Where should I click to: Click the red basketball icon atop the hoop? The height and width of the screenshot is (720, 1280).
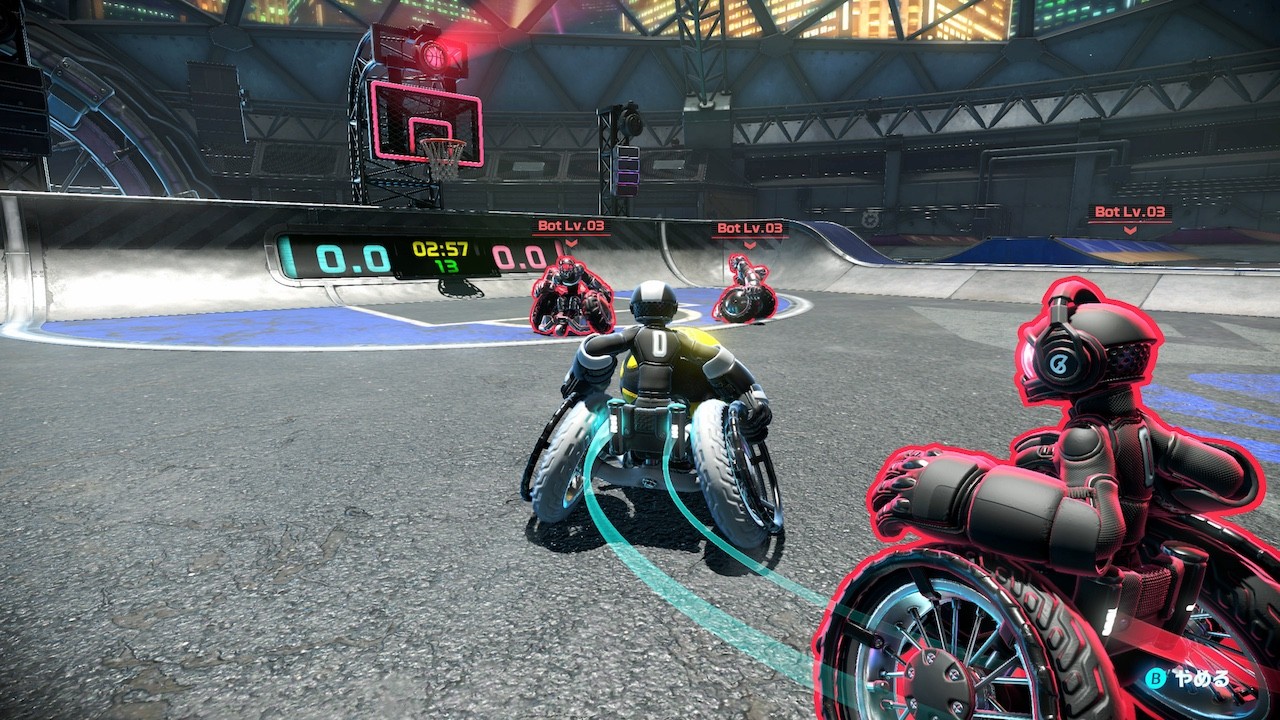(x=434, y=55)
